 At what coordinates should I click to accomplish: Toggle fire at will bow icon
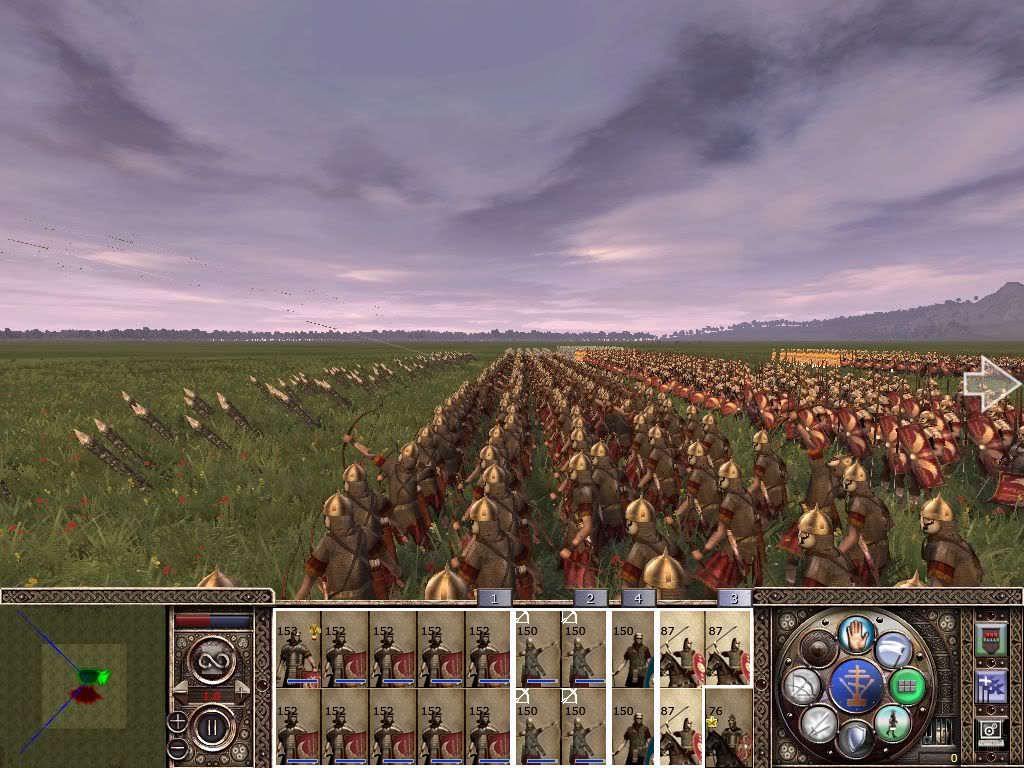coord(803,686)
